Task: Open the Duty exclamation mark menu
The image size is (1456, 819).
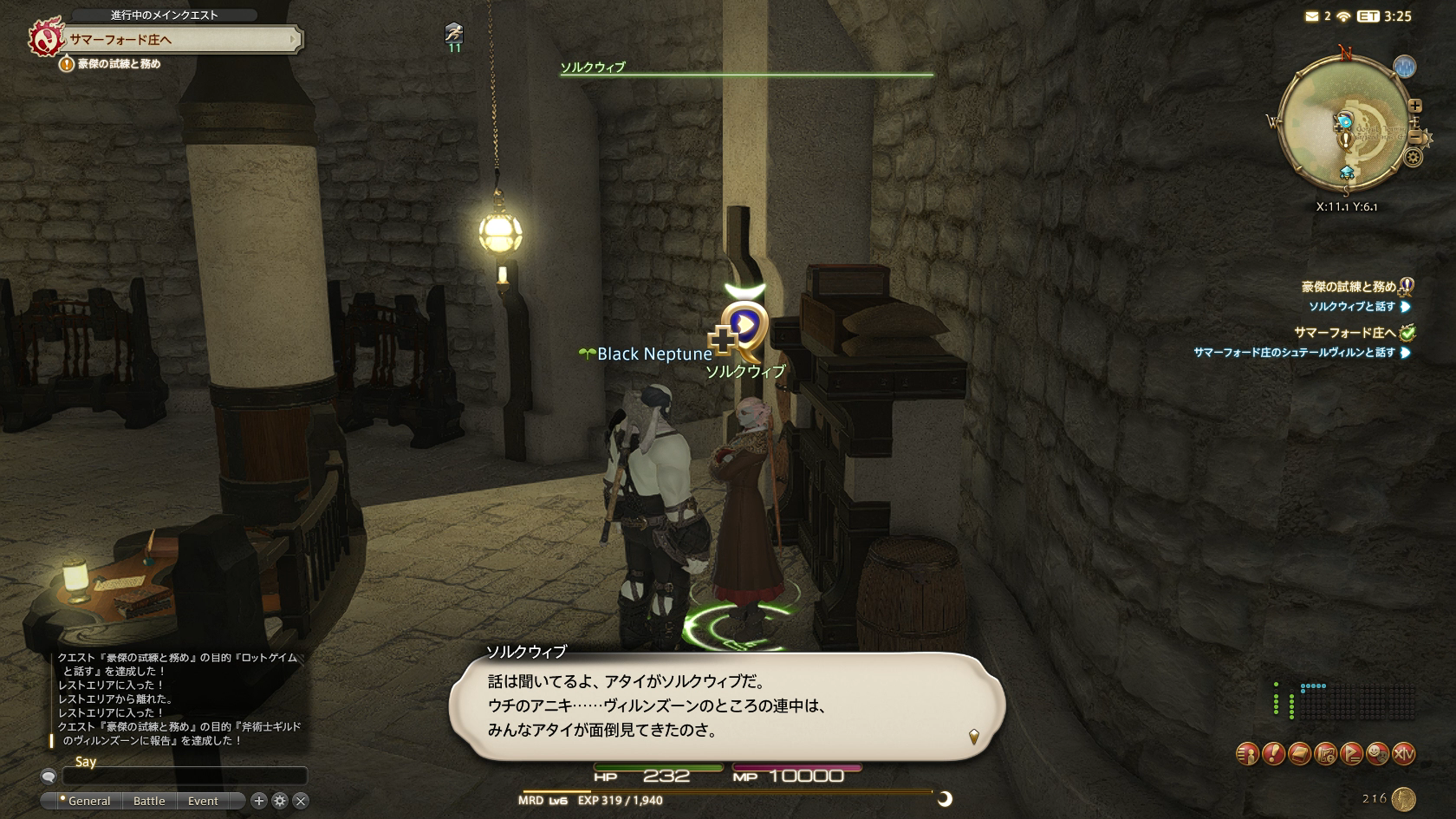Action: [1273, 754]
